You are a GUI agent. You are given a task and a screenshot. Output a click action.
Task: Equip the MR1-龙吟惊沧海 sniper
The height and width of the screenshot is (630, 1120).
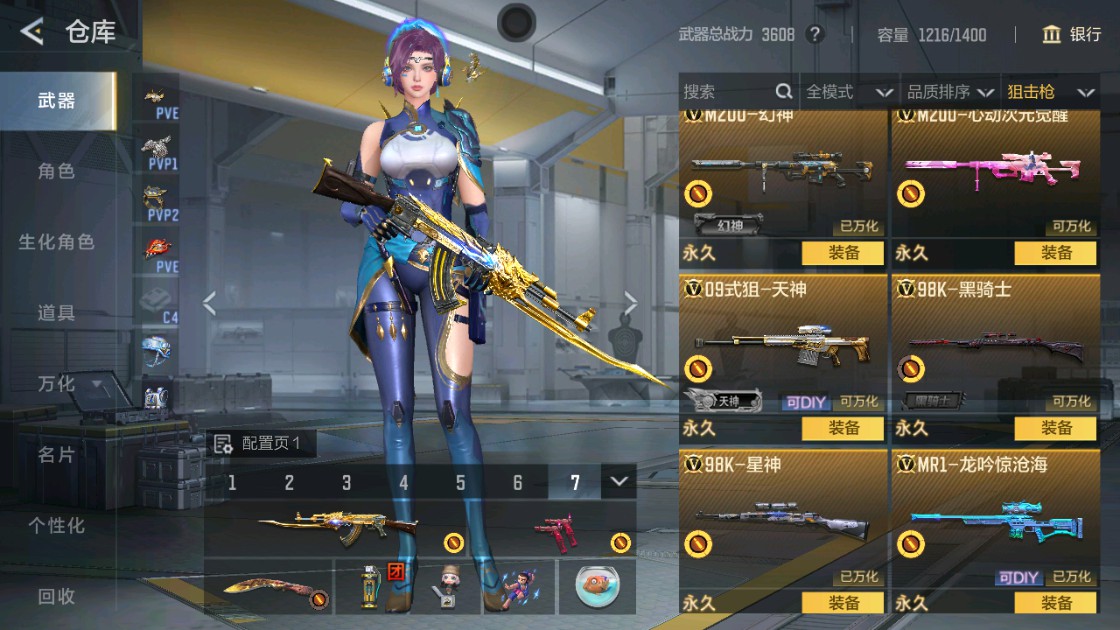(1055, 603)
